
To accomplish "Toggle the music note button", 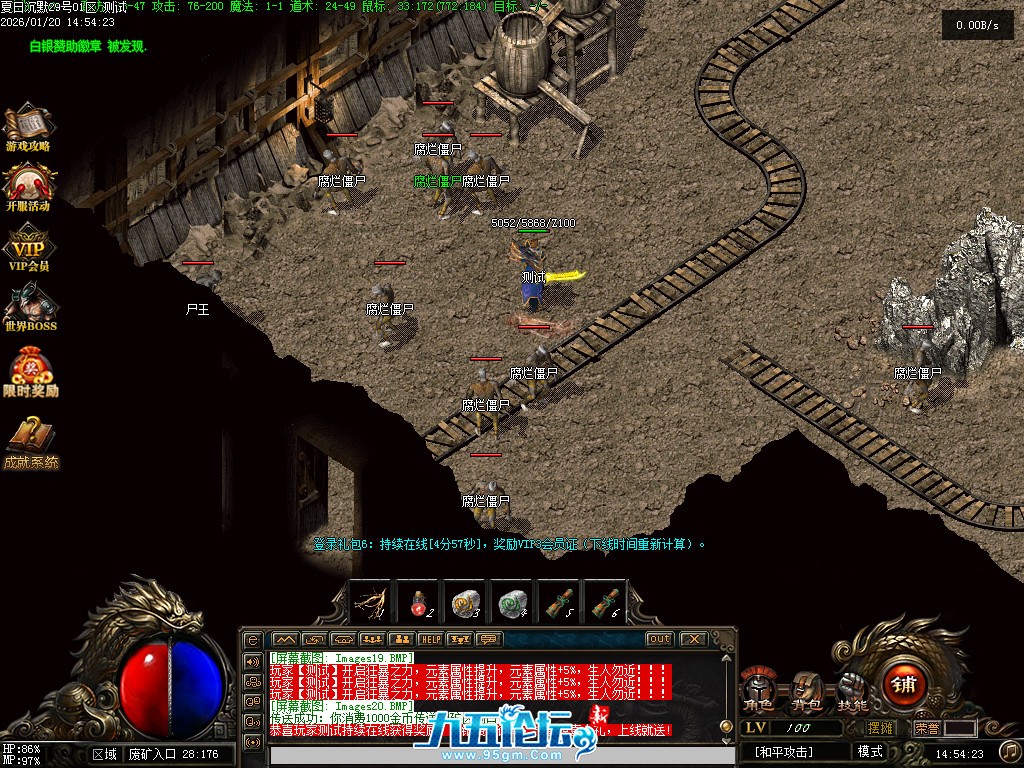I will [1010, 750].
